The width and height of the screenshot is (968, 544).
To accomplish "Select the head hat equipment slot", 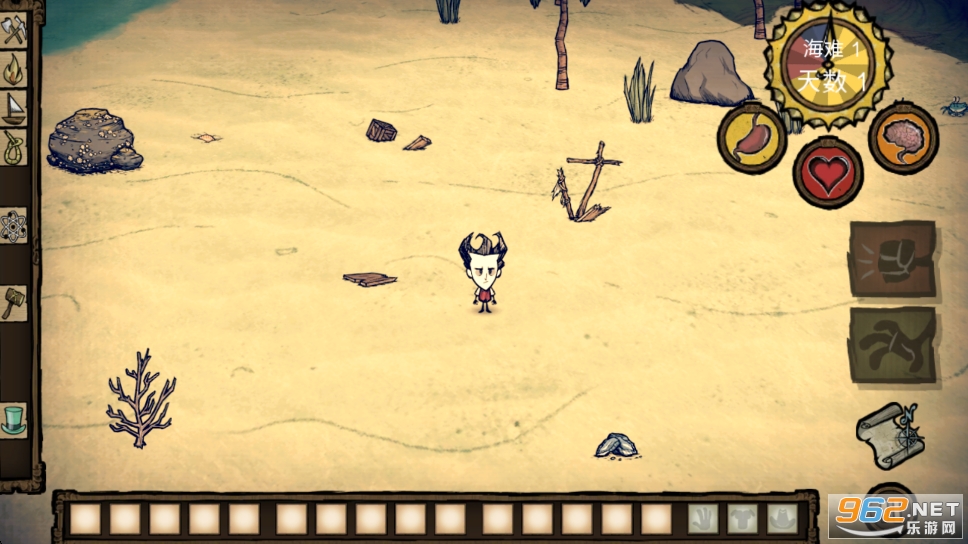I will (781, 518).
